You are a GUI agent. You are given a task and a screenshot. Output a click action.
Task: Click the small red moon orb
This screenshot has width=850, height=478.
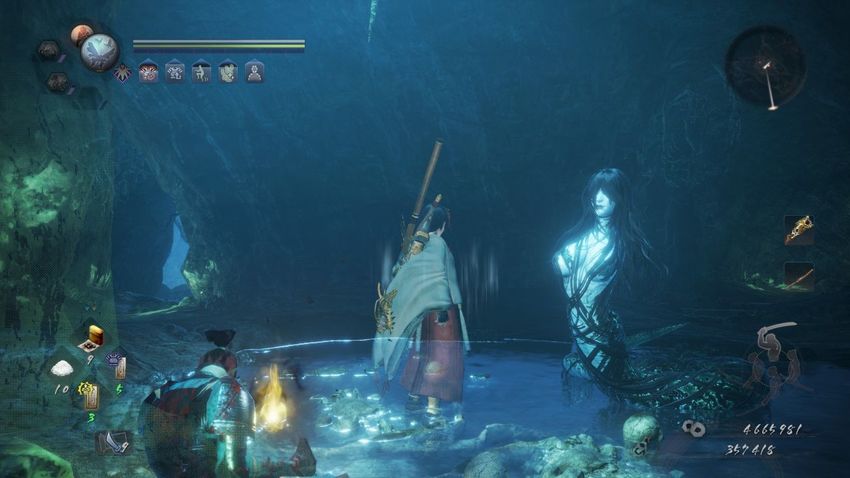[x=80, y=35]
